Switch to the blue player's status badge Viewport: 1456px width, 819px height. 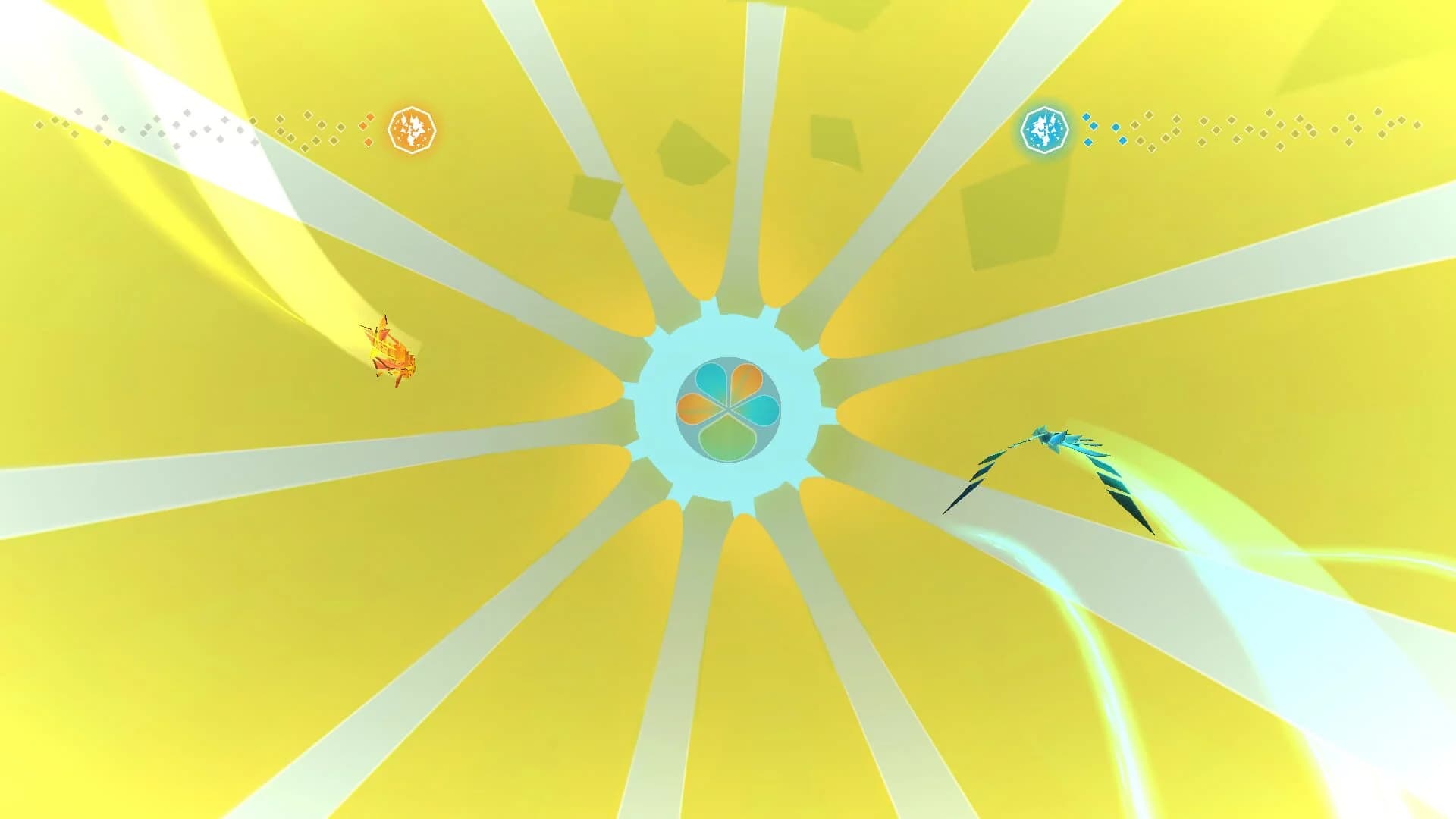click(1045, 130)
